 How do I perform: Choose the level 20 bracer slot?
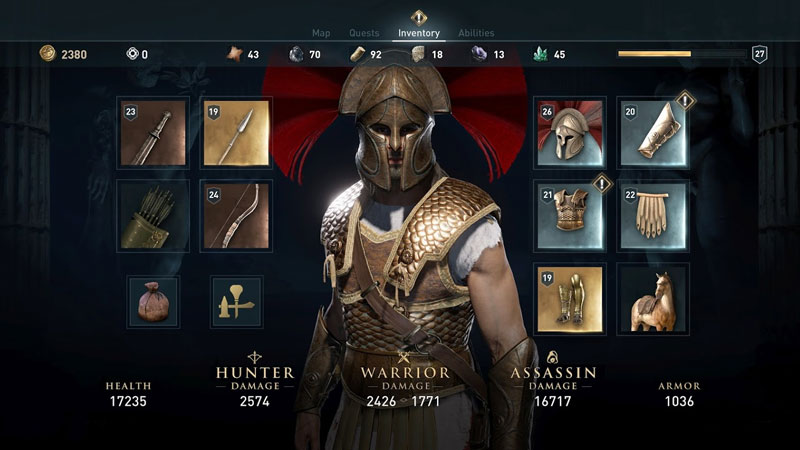pos(653,132)
